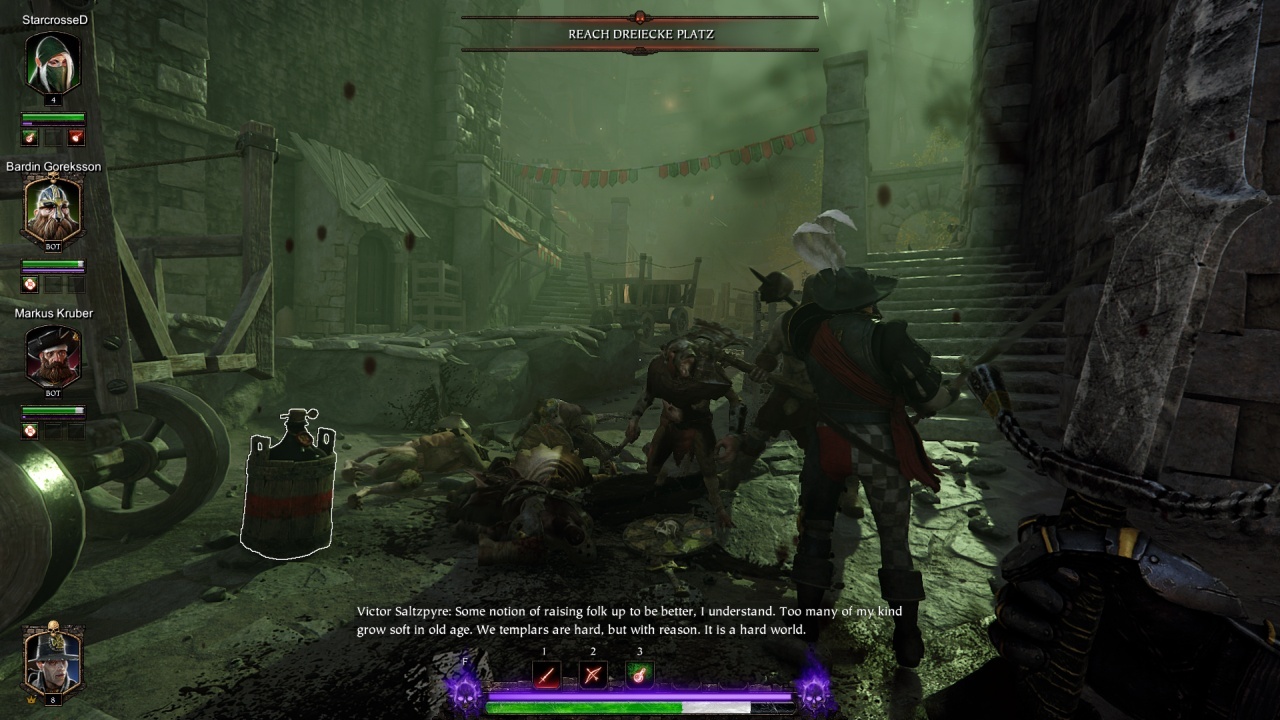The image size is (1280, 720).
Task: Select the healing draught item slot
Action: click(x=639, y=675)
